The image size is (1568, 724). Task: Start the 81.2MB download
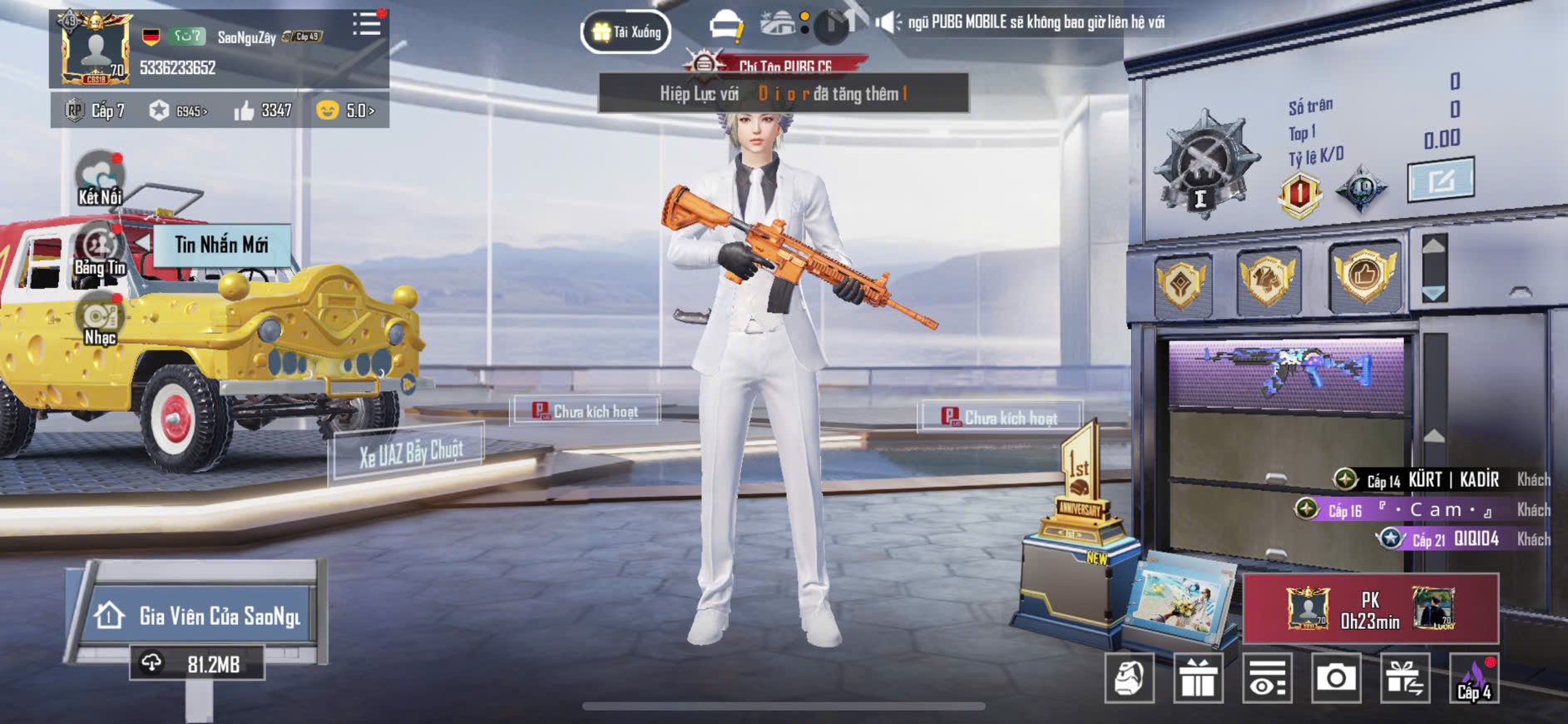[197, 663]
